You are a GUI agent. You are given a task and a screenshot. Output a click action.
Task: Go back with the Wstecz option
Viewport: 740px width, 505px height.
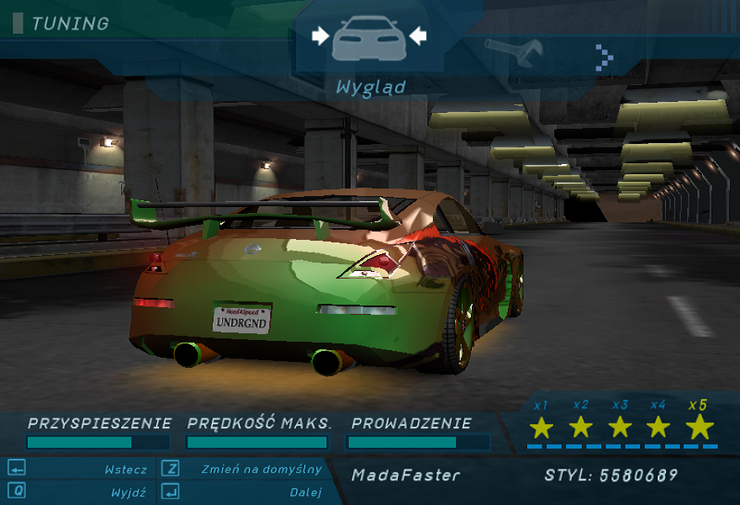click(126, 469)
